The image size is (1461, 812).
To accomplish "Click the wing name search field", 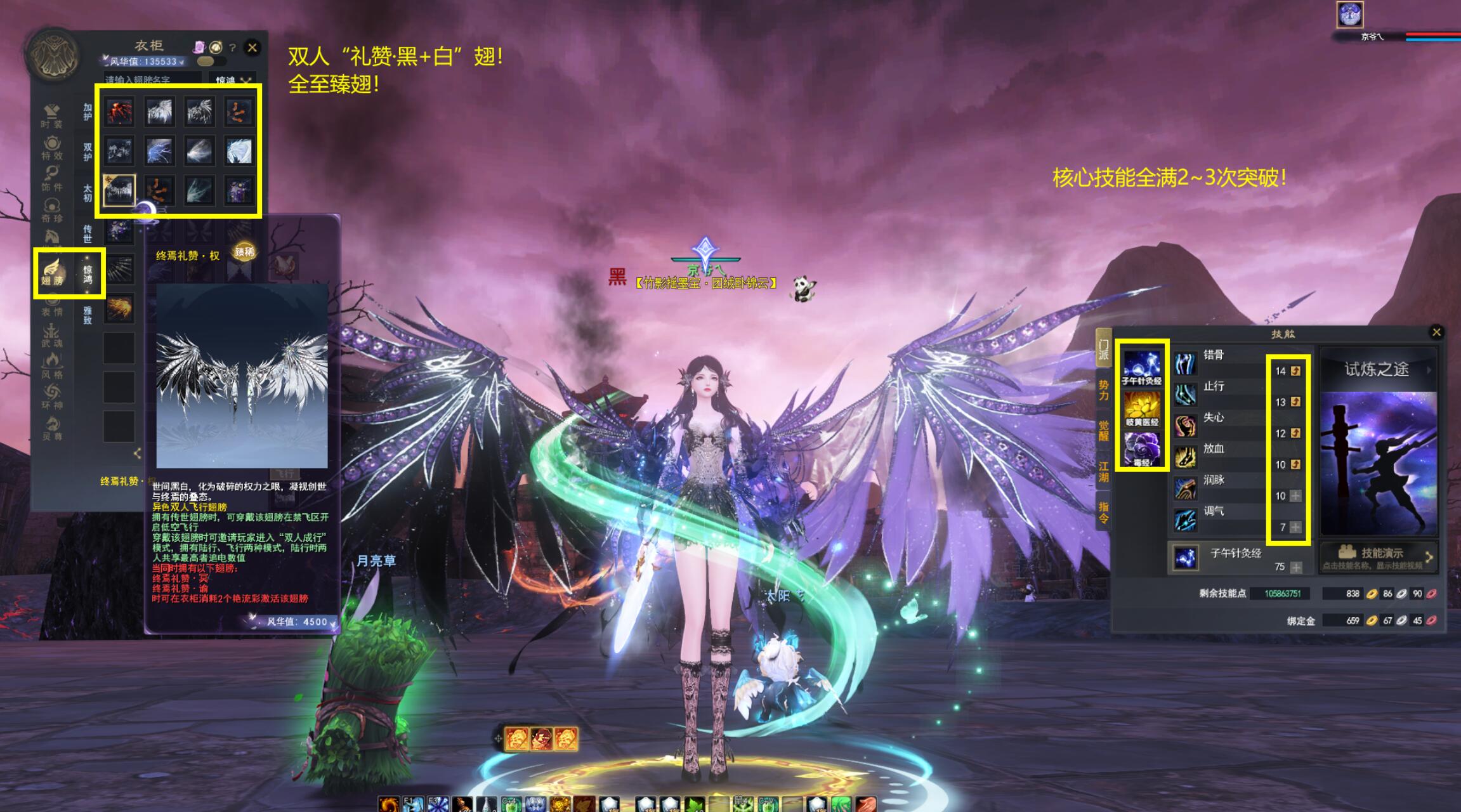I will (152, 80).
